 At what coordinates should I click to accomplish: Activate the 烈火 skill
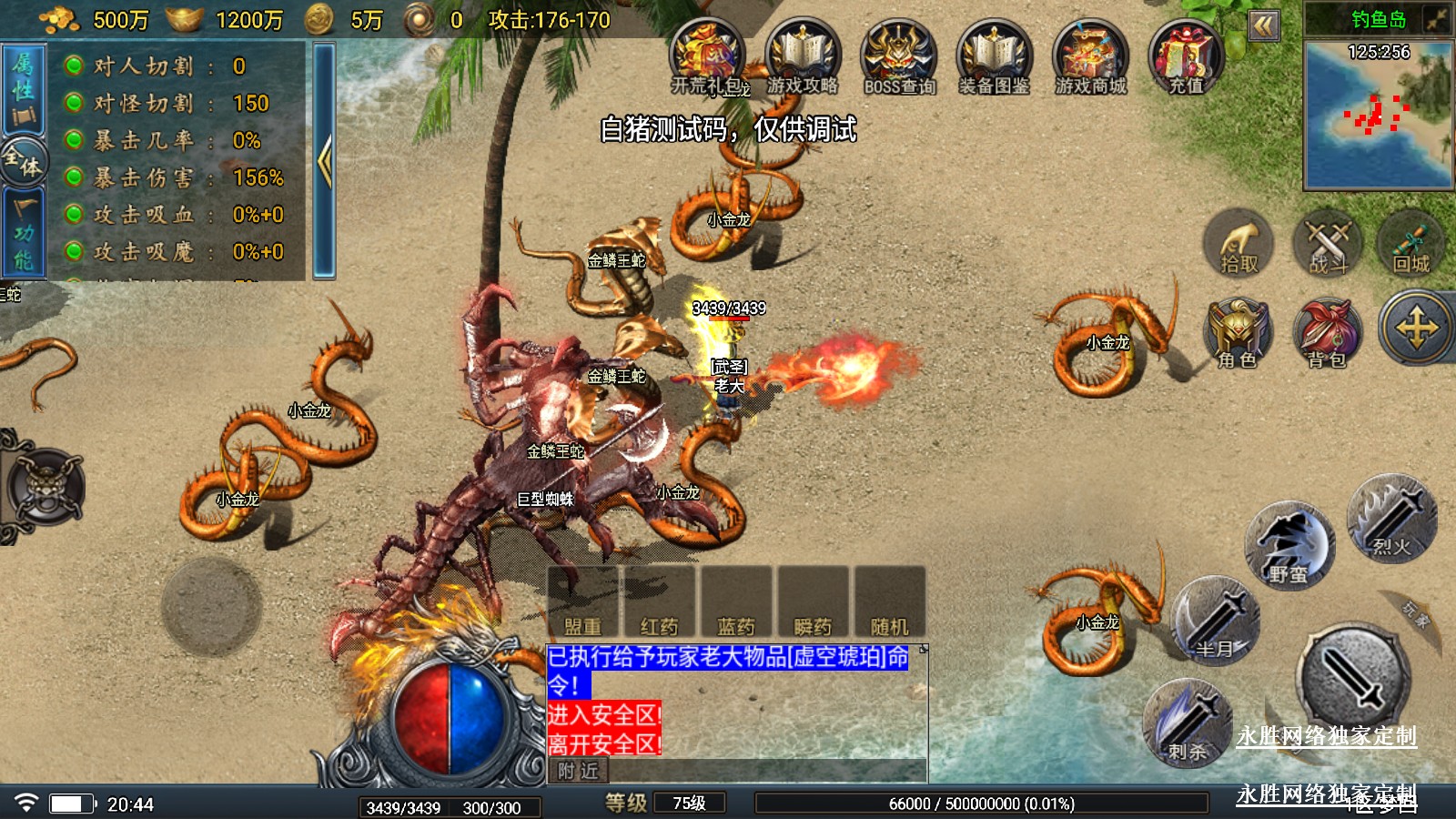coord(1391,517)
